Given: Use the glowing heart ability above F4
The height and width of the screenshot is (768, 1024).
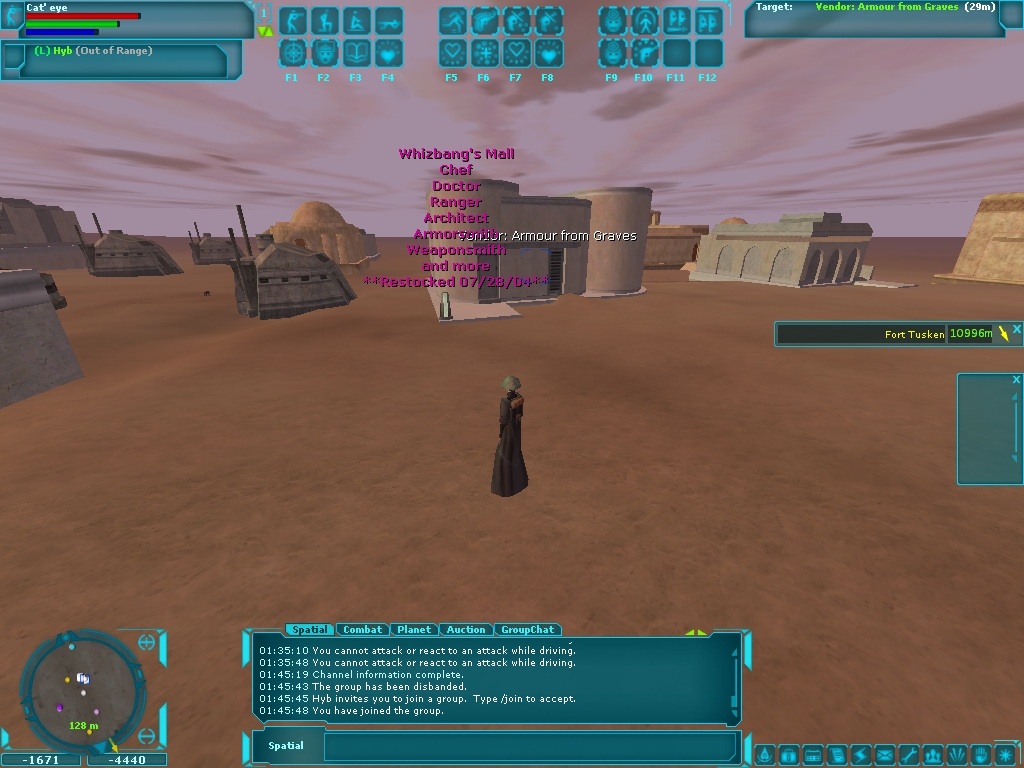Looking at the screenshot, I should tap(388, 53).
